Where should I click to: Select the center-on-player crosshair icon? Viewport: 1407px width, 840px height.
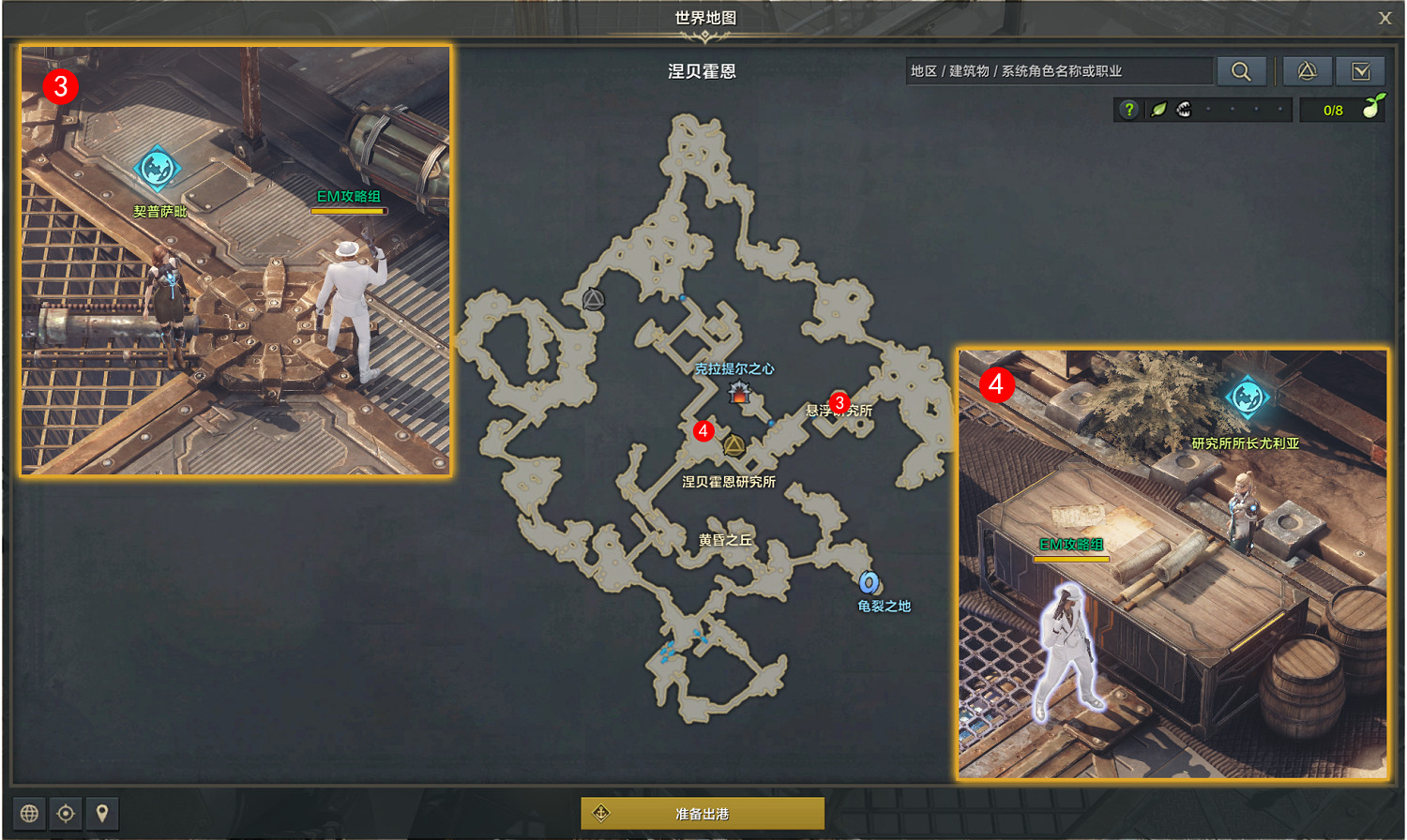[66, 814]
